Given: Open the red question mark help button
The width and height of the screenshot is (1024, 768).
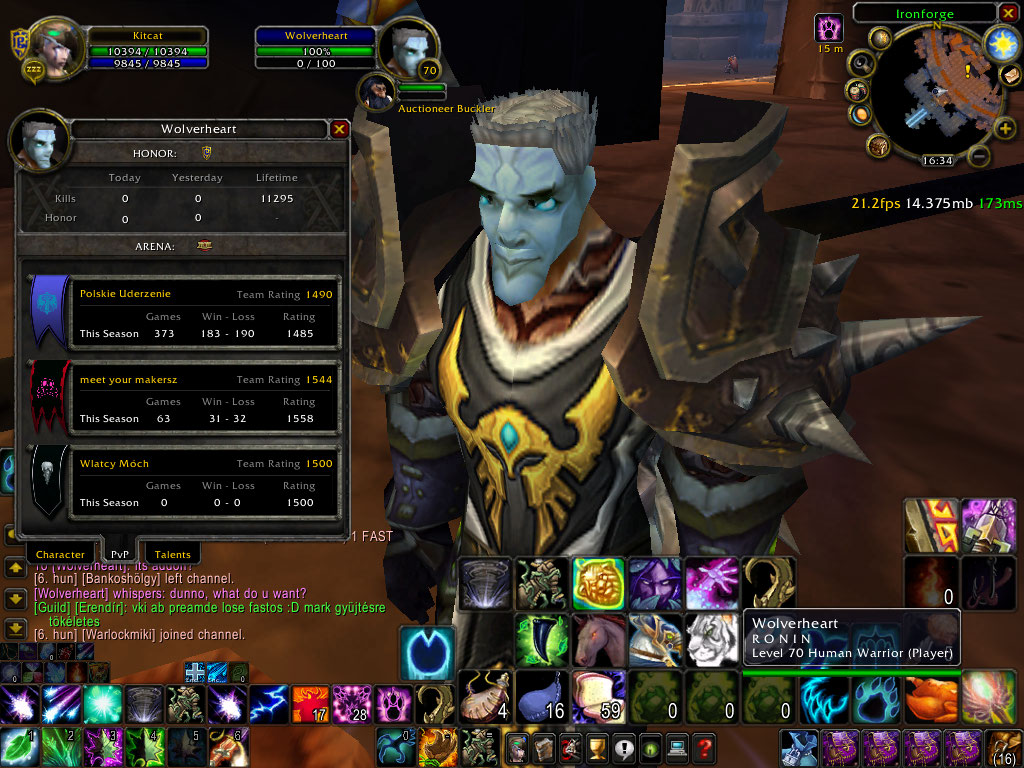Looking at the screenshot, I should tap(704, 747).
